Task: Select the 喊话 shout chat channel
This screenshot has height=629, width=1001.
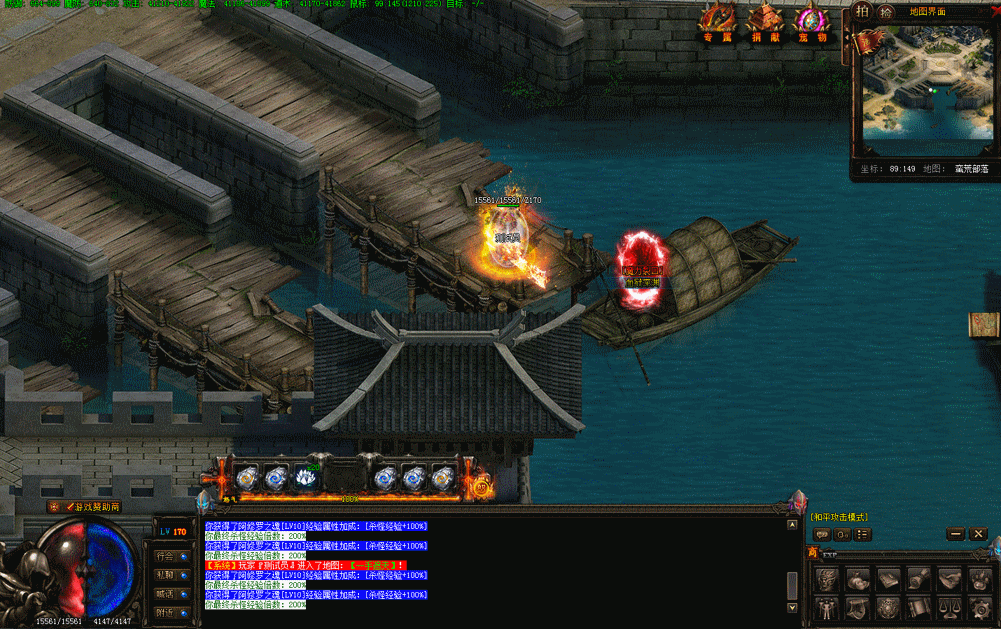Action: (171, 594)
